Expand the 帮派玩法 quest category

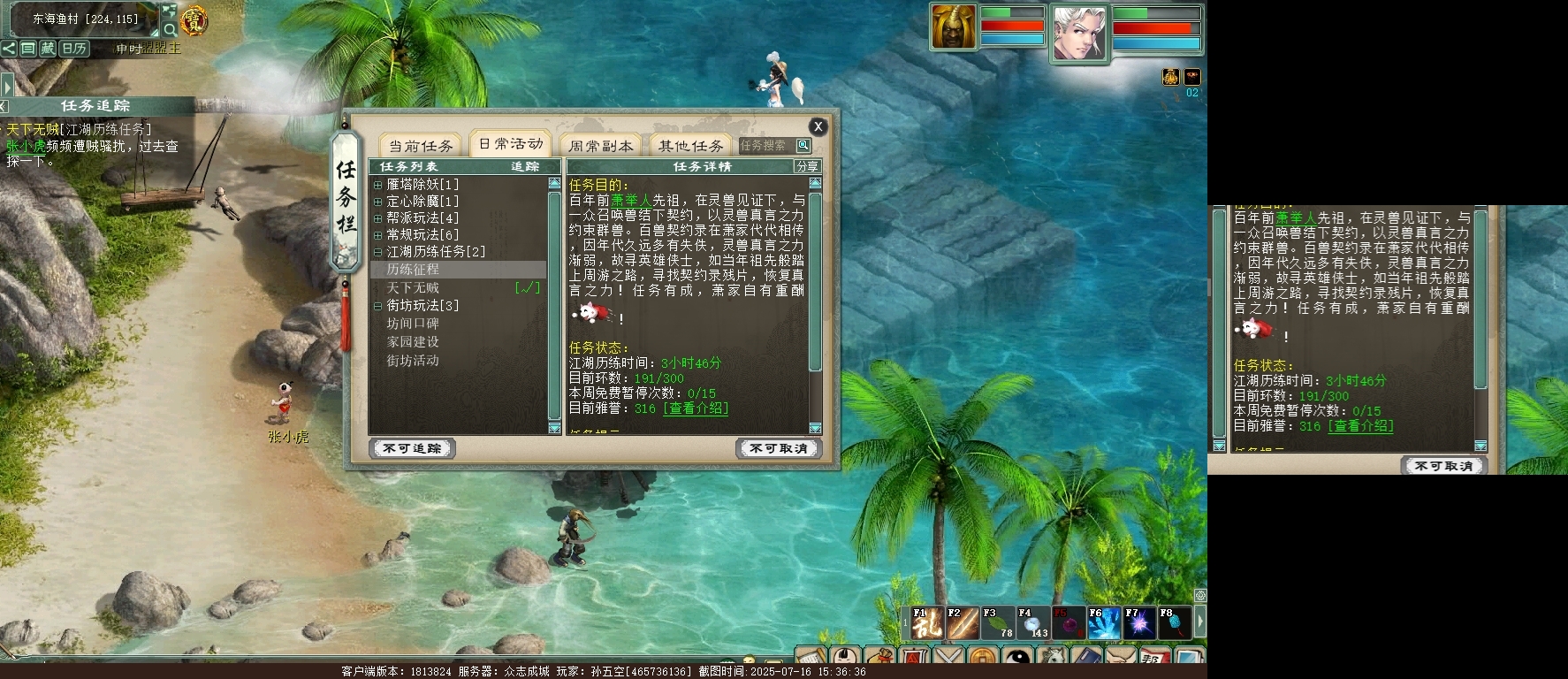point(378,218)
